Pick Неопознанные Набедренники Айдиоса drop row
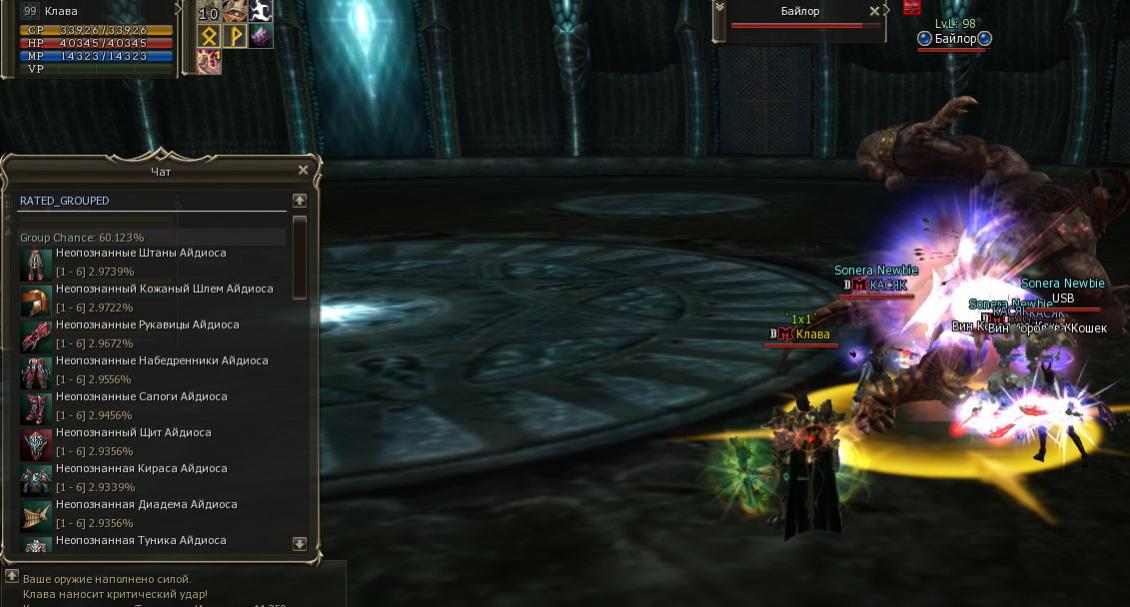 (x=161, y=361)
